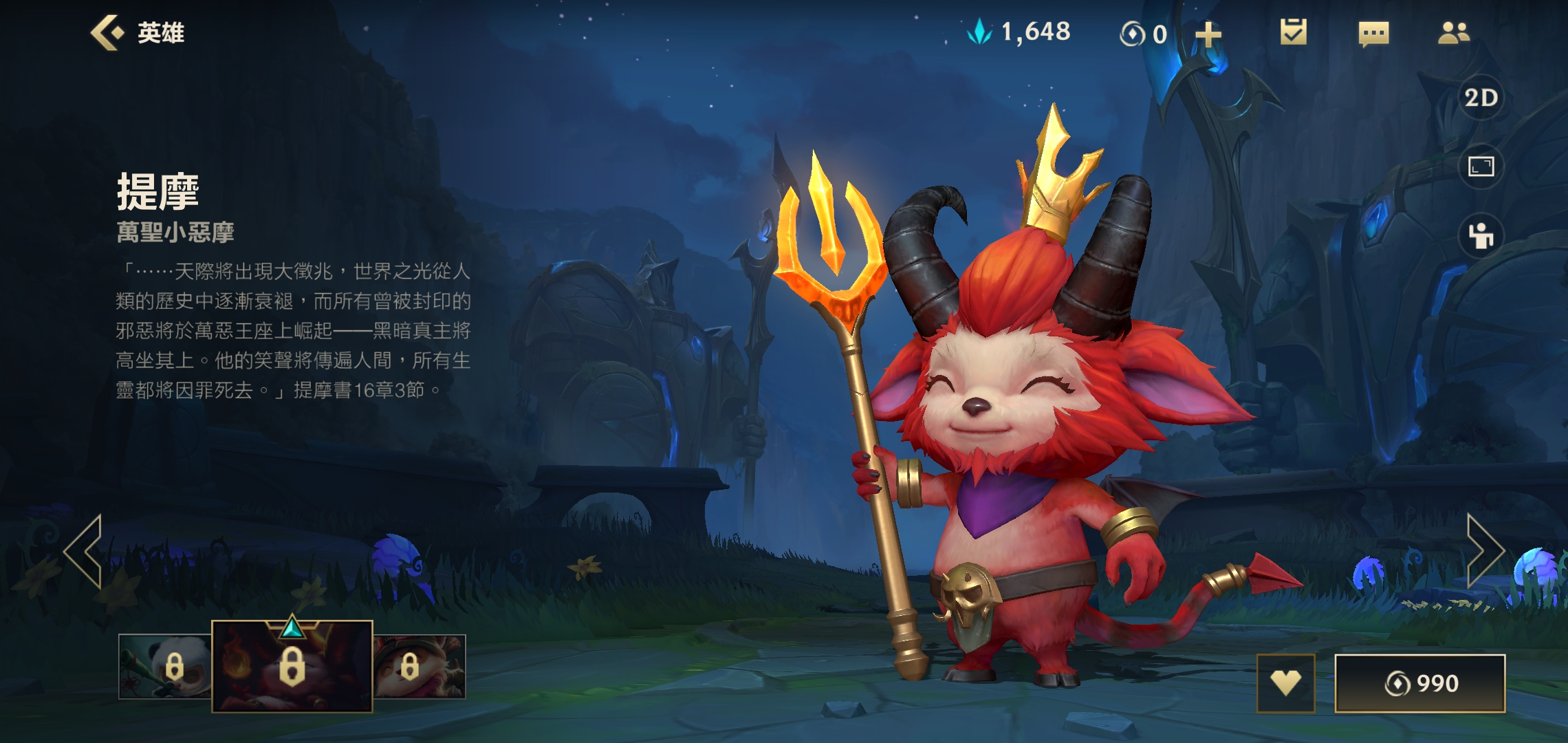Show the next skin with right arrow
Image resolution: width=1568 pixels, height=743 pixels.
click(1484, 550)
